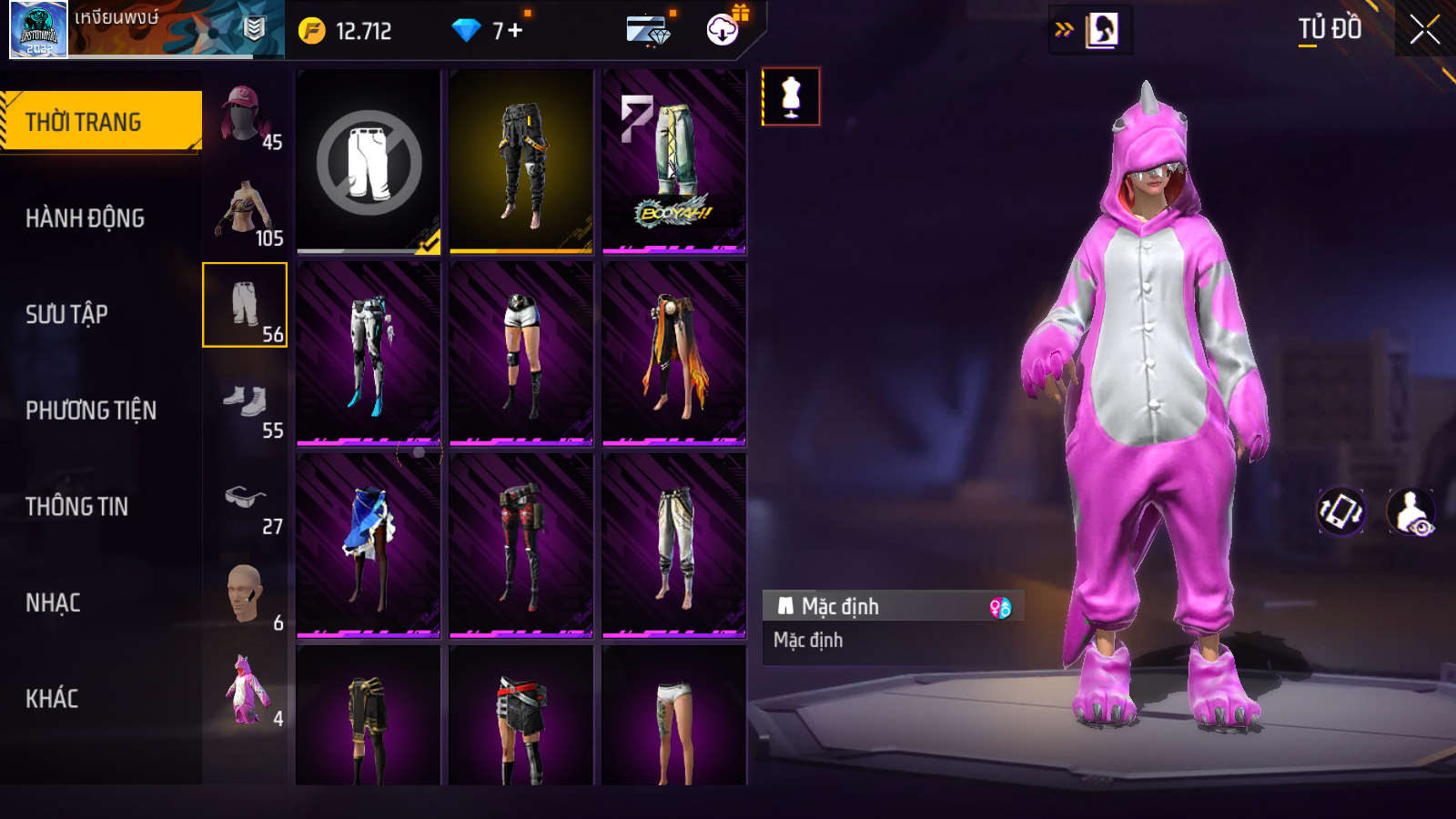
Task: Close the wardrobe screen with the X
Action: [x=1424, y=30]
